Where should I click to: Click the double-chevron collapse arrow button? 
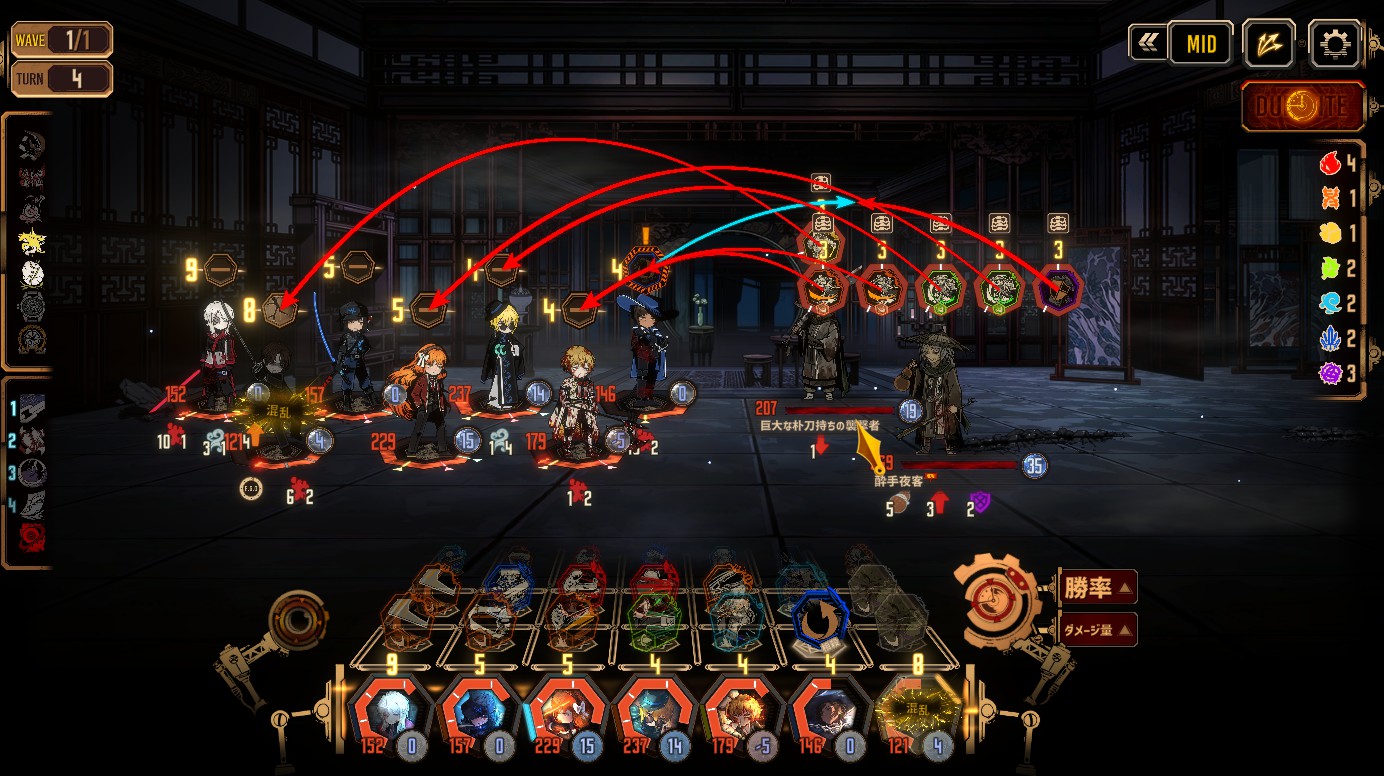click(x=1146, y=43)
